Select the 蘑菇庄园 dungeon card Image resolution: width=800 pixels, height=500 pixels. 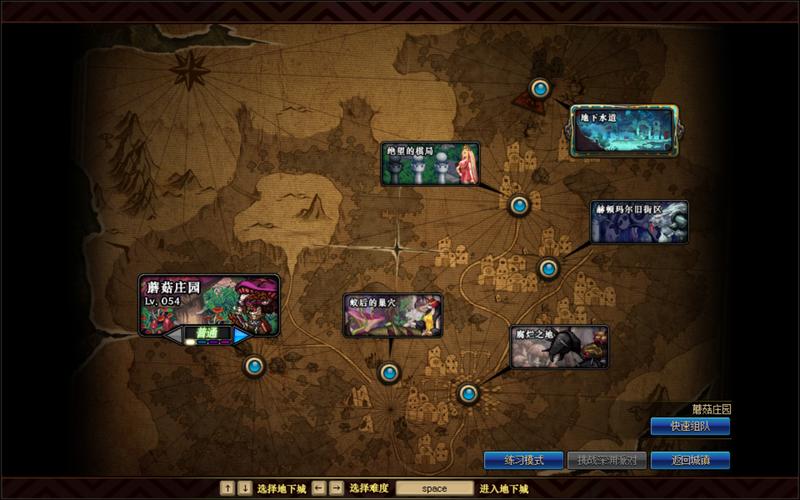tap(208, 302)
